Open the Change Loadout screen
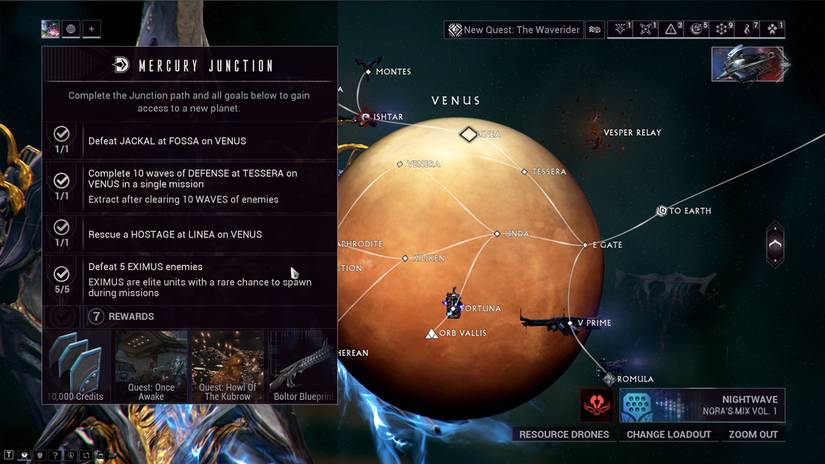825x464 pixels. (x=668, y=434)
